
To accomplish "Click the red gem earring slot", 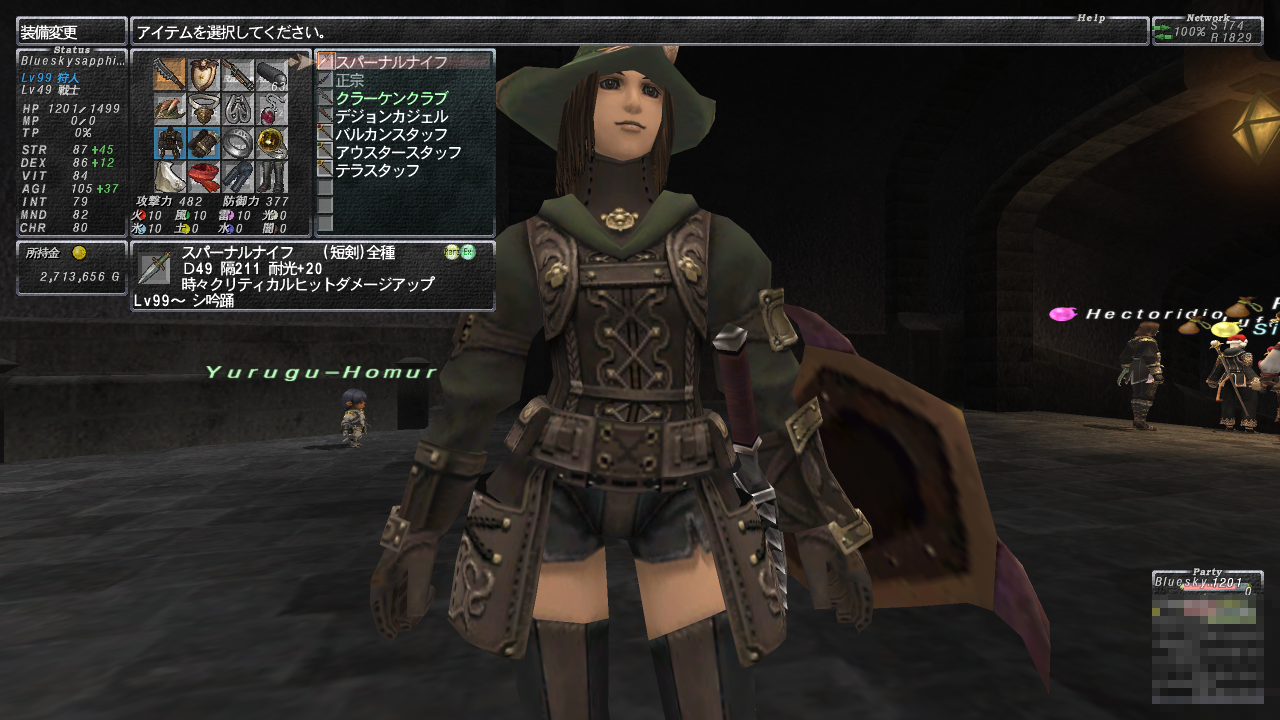I will 272,109.
